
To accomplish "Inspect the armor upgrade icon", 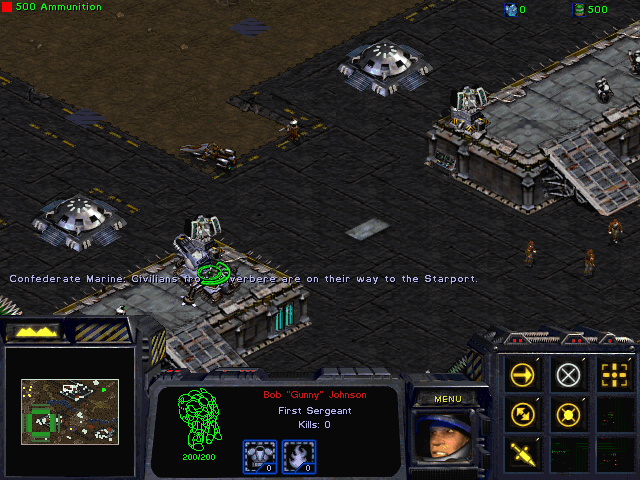I will (x=259, y=456).
